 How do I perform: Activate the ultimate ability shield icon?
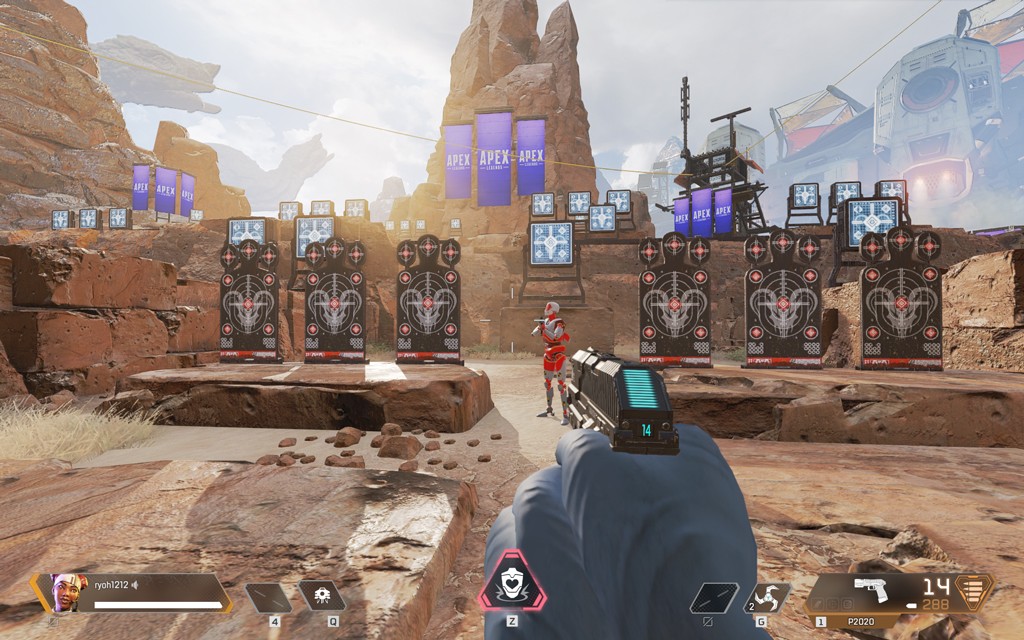coord(512,582)
